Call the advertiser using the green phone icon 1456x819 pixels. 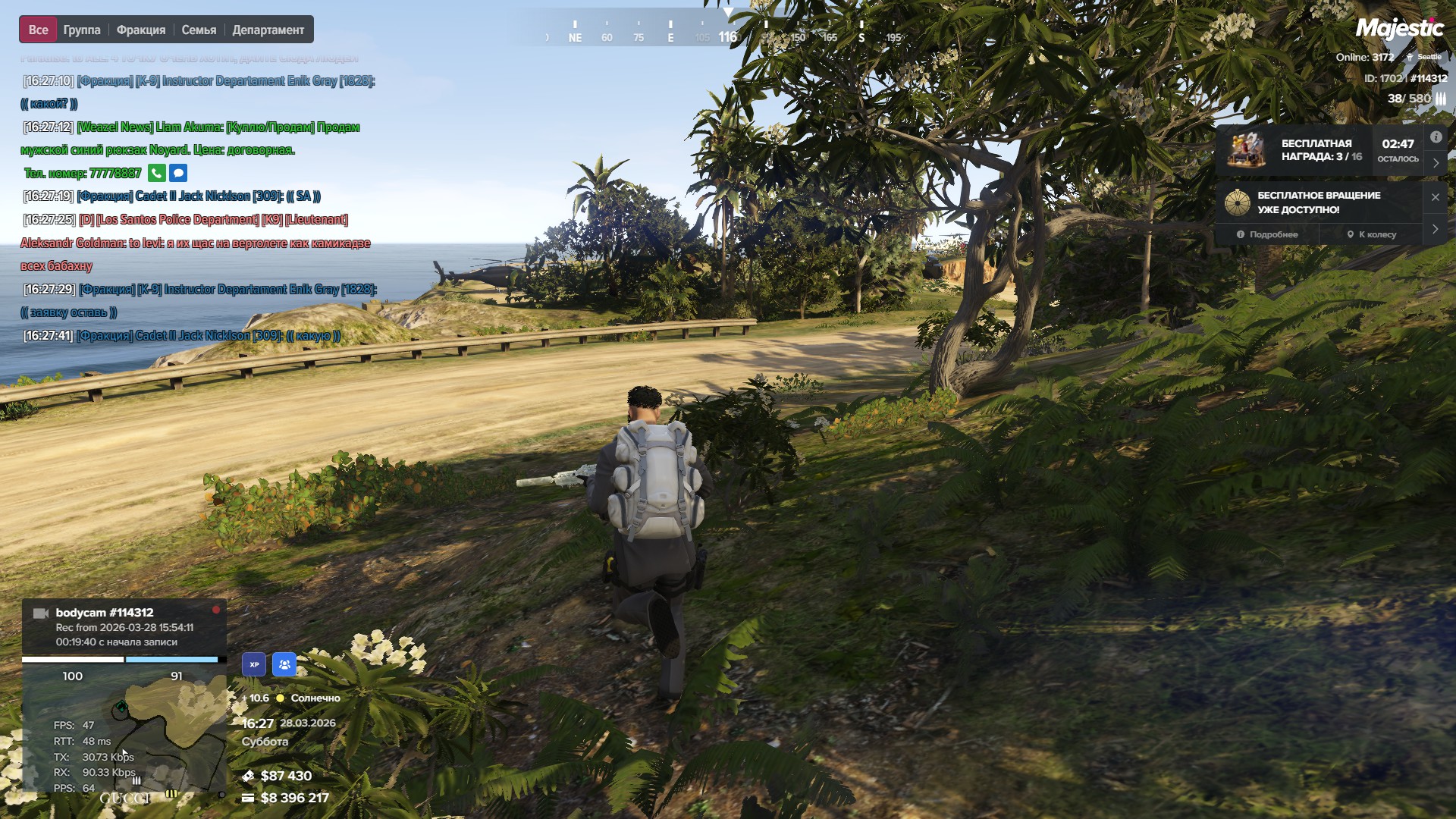(x=156, y=173)
